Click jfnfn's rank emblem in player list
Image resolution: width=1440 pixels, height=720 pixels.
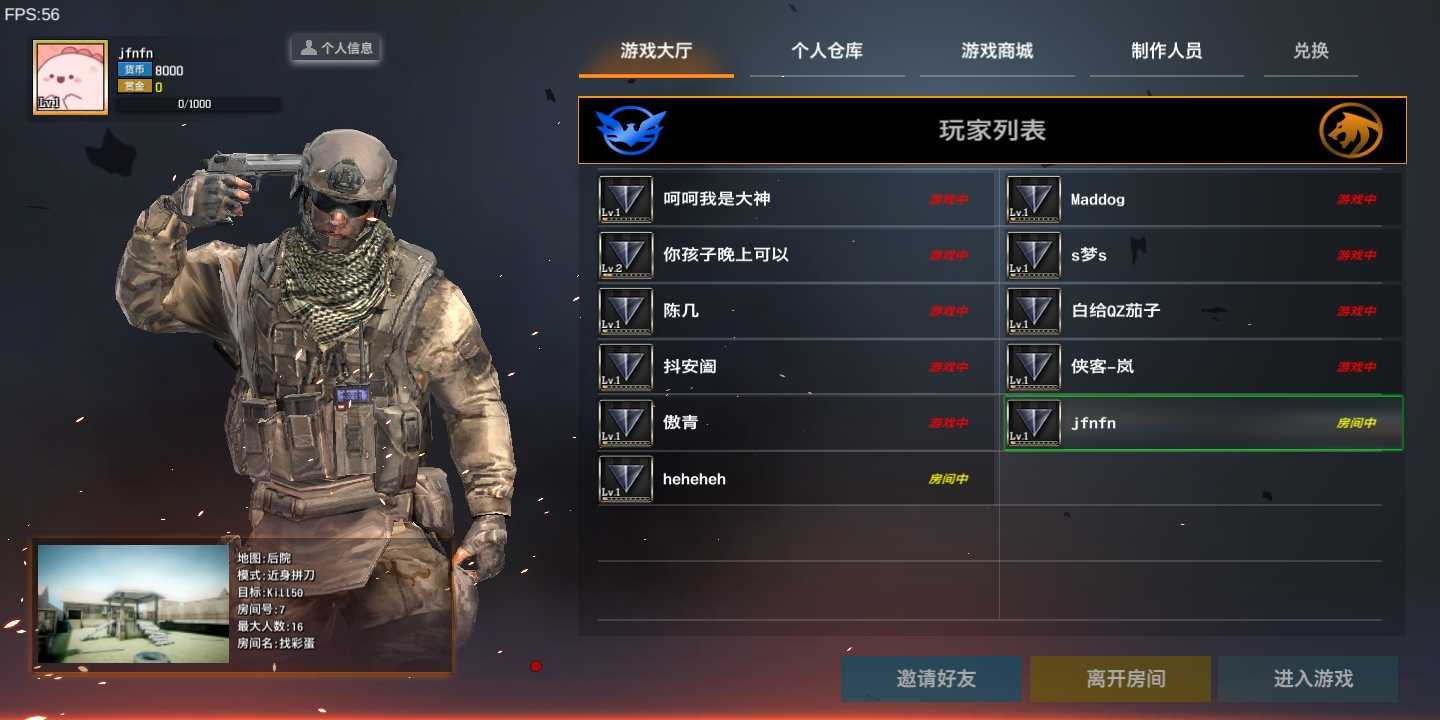pyautogui.click(x=1033, y=422)
